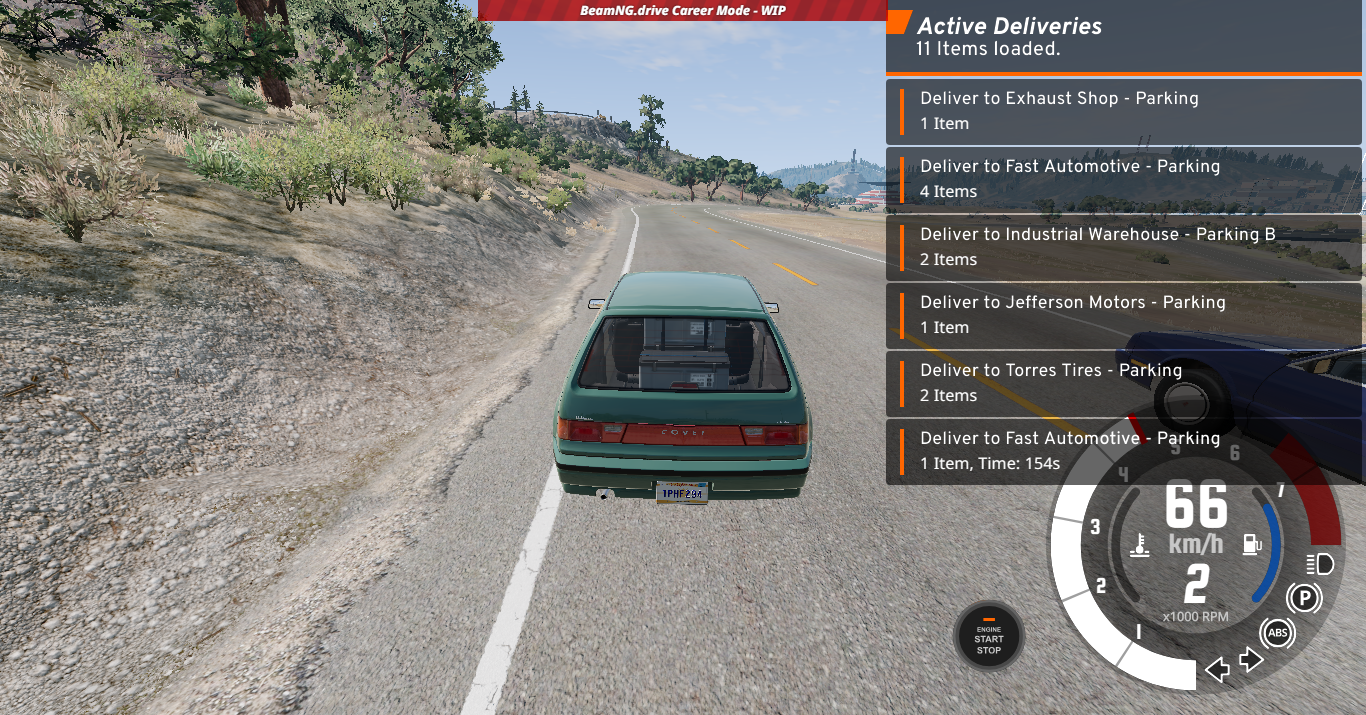Image resolution: width=1366 pixels, height=715 pixels.
Task: Open the Torres Tires delivery row
Action: pyautogui.click(x=1123, y=383)
